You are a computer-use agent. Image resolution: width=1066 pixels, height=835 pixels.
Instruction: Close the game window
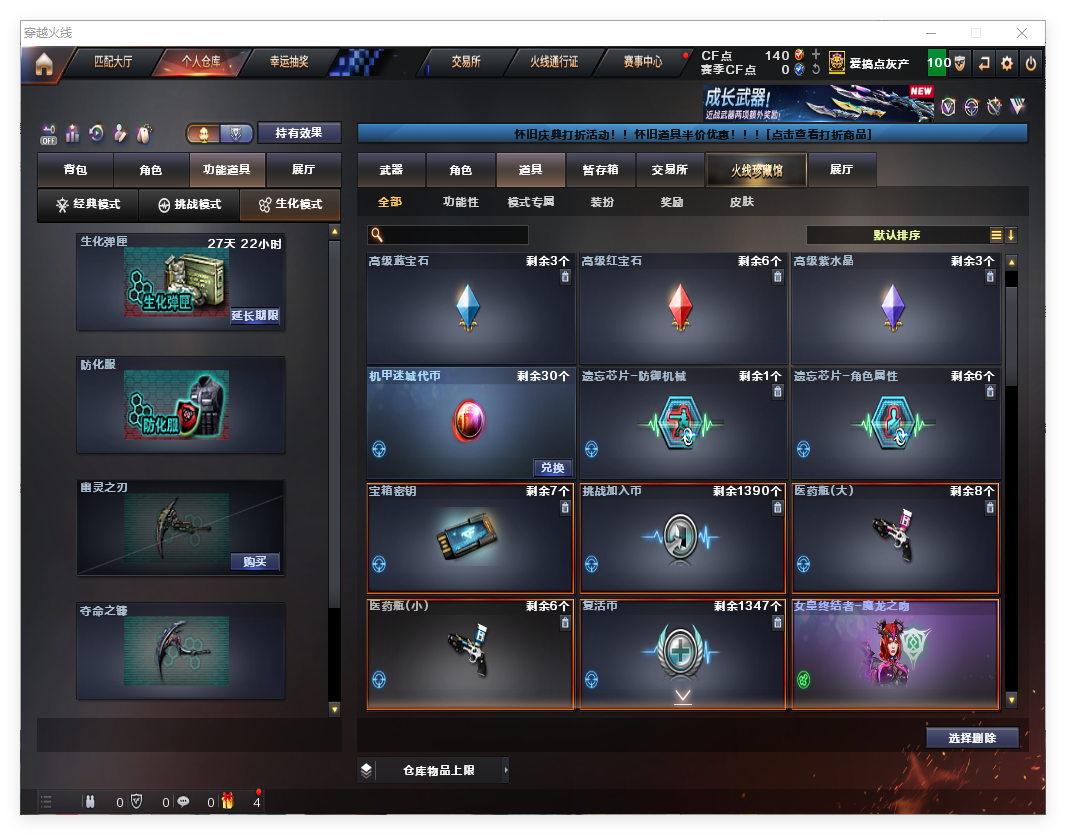click(x=1022, y=33)
